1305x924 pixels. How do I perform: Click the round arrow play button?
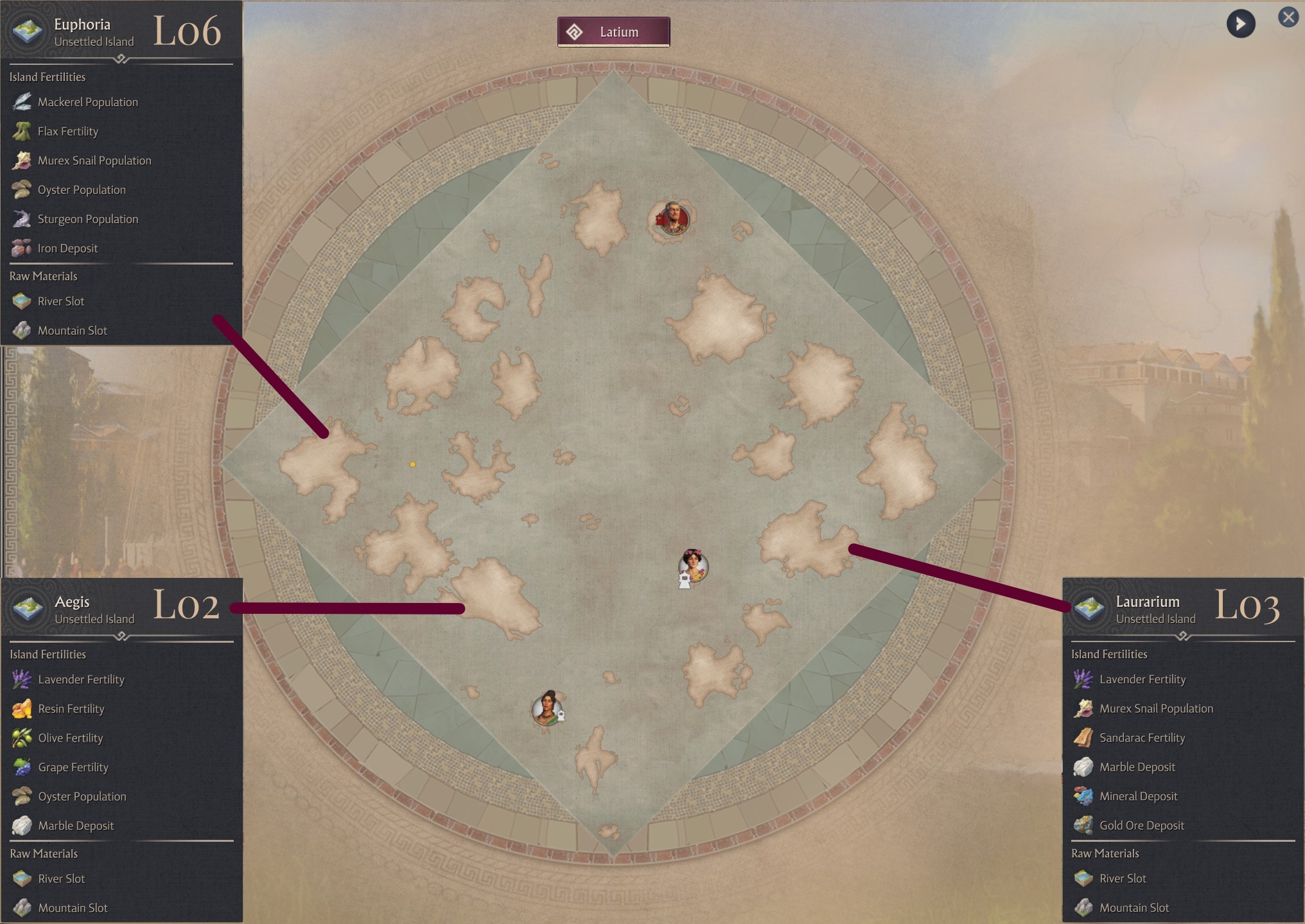coord(1240,24)
